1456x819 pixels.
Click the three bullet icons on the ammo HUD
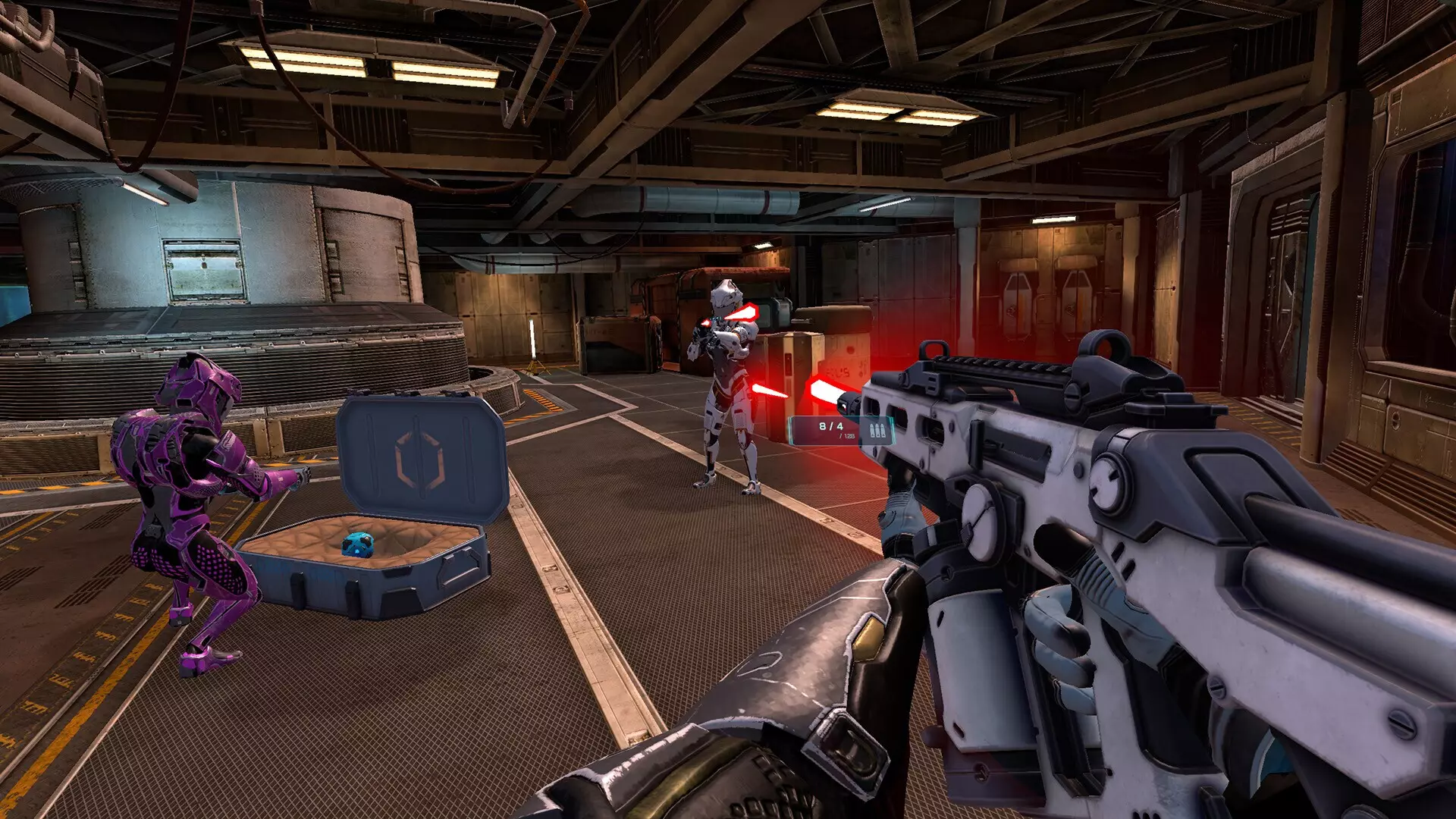[878, 431]
